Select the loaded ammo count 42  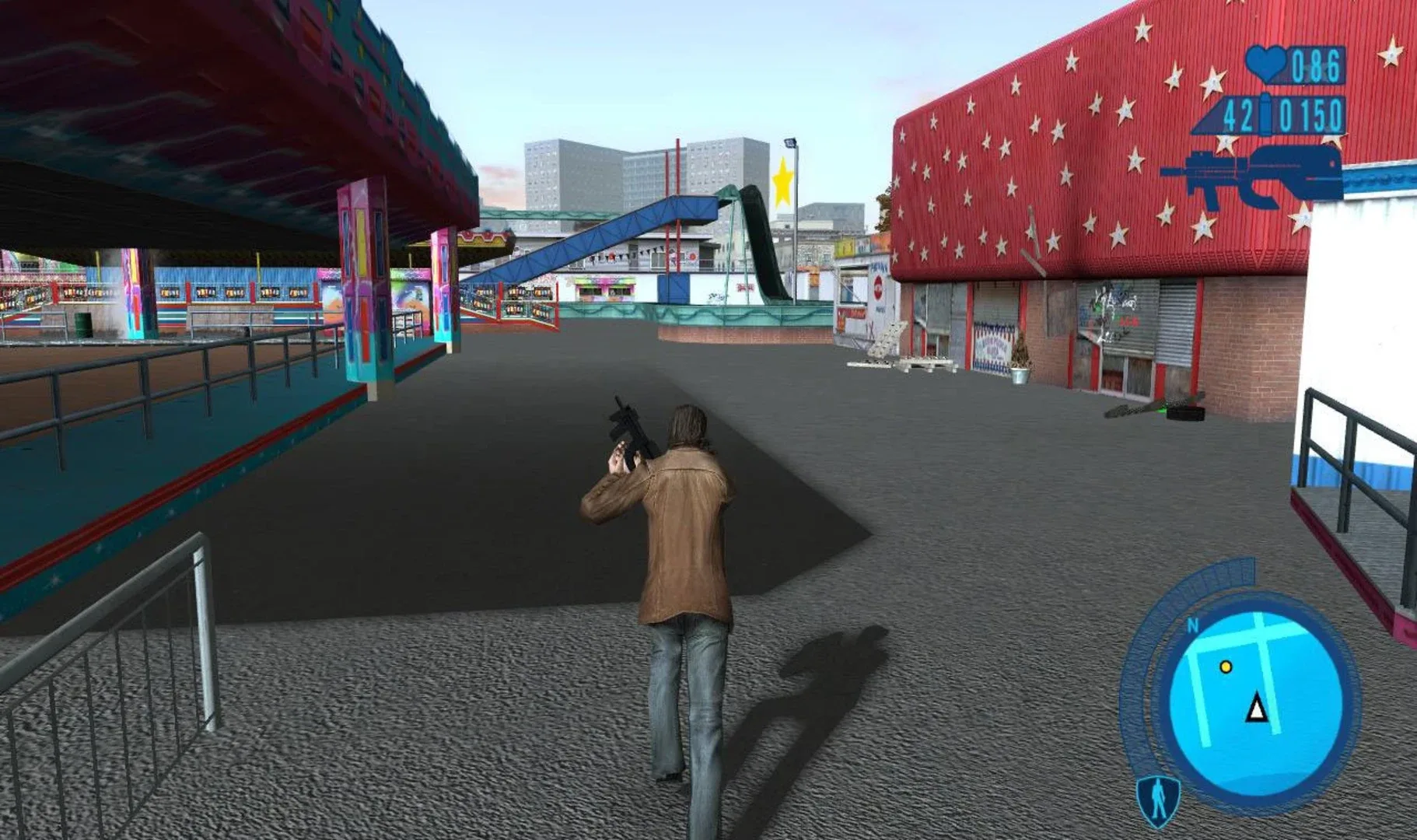pyautogui.click(x=1238, y=115)
